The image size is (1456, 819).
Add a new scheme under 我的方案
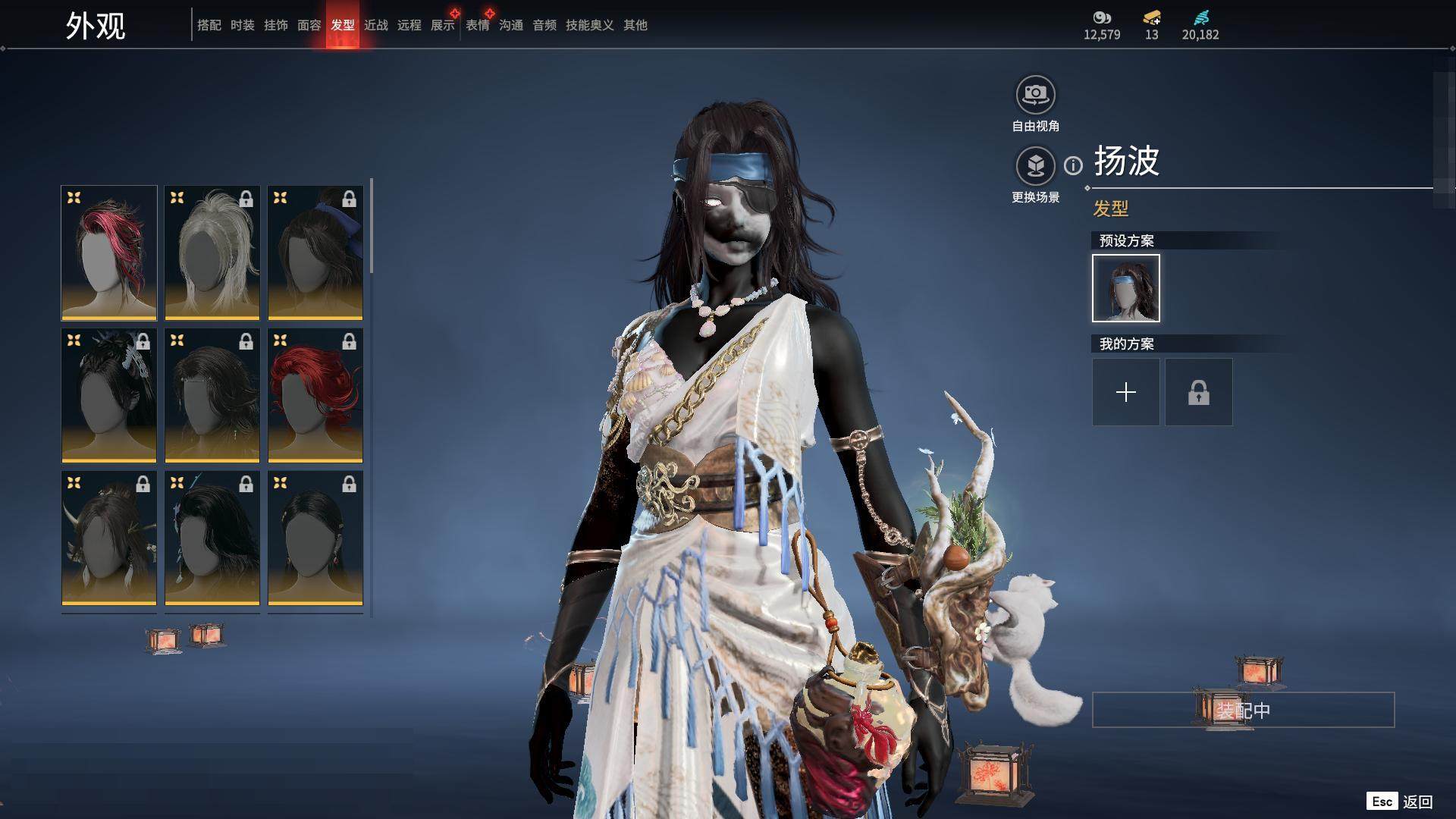pos(1125,392)
